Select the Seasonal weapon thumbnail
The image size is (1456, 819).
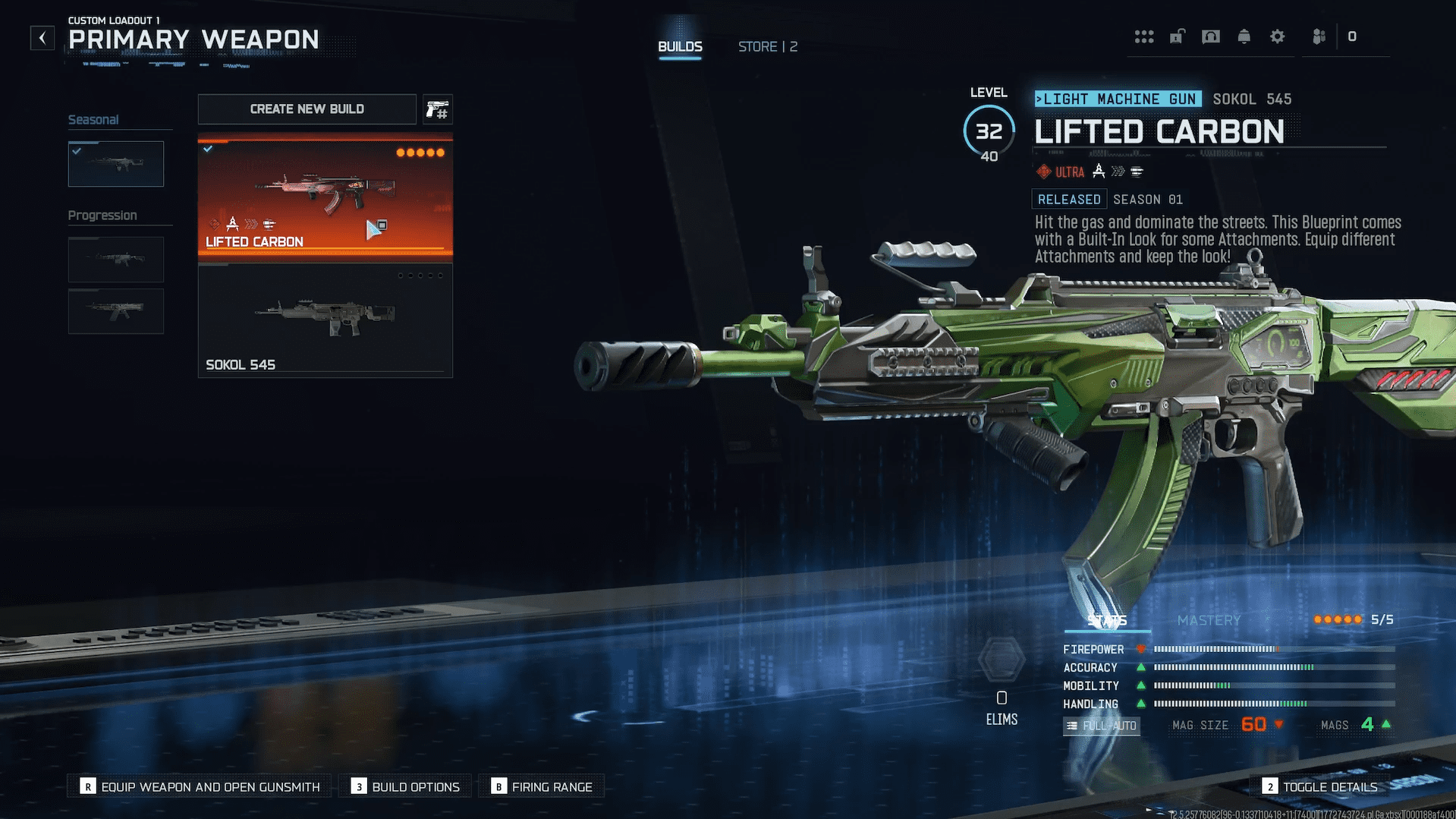coord(116,164)
